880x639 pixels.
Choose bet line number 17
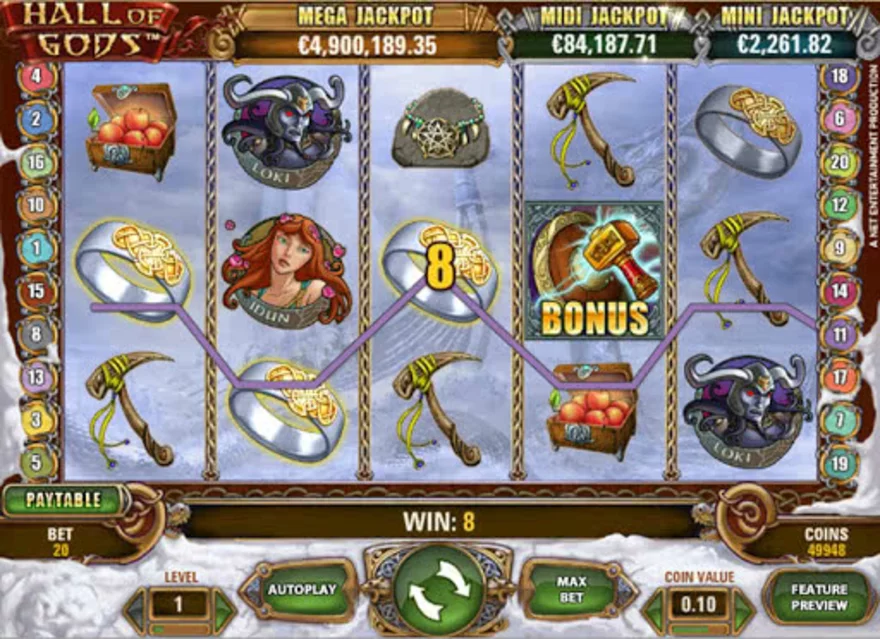coord(838,377)
